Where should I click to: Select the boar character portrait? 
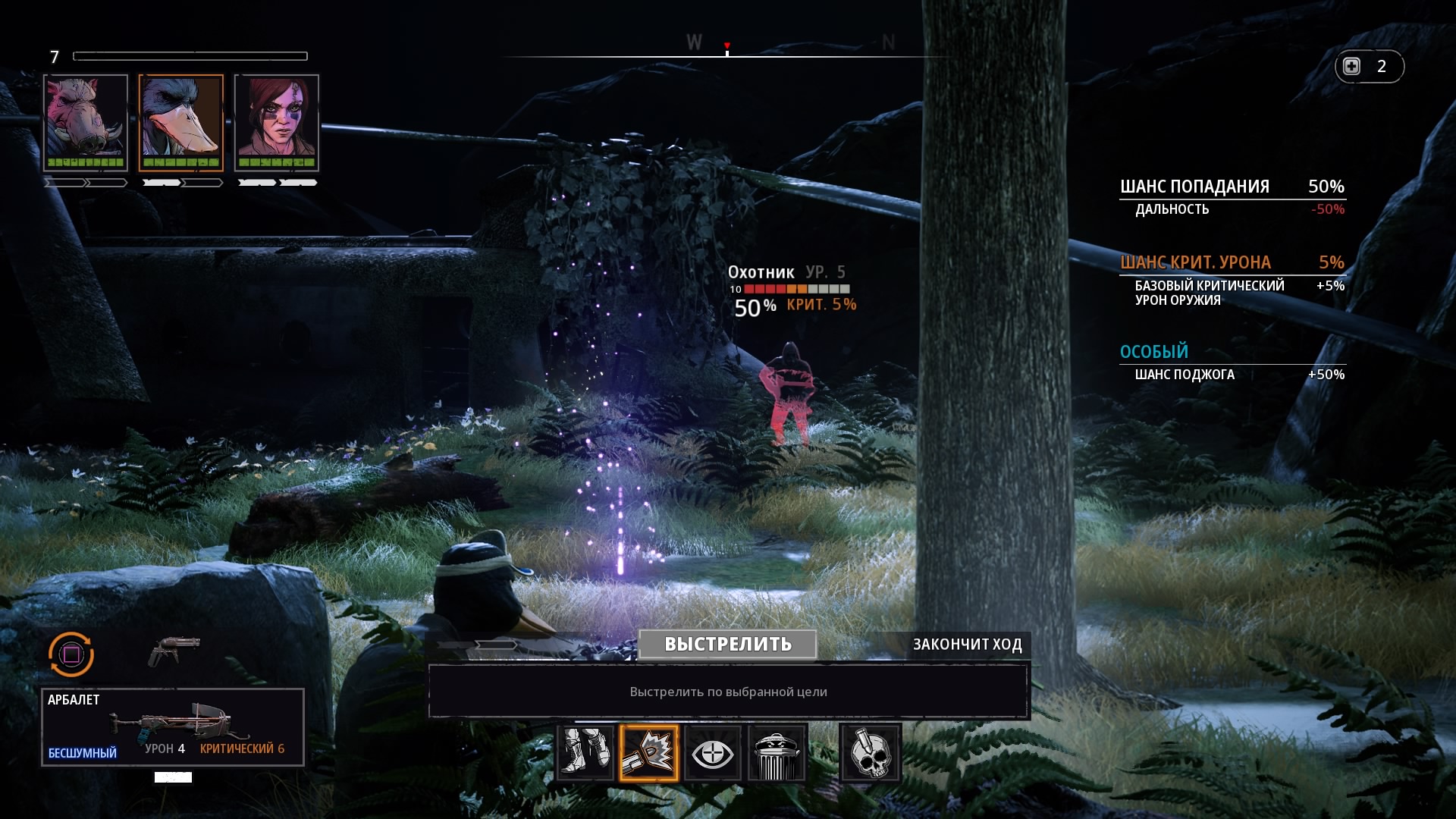[x=86, y=123]
